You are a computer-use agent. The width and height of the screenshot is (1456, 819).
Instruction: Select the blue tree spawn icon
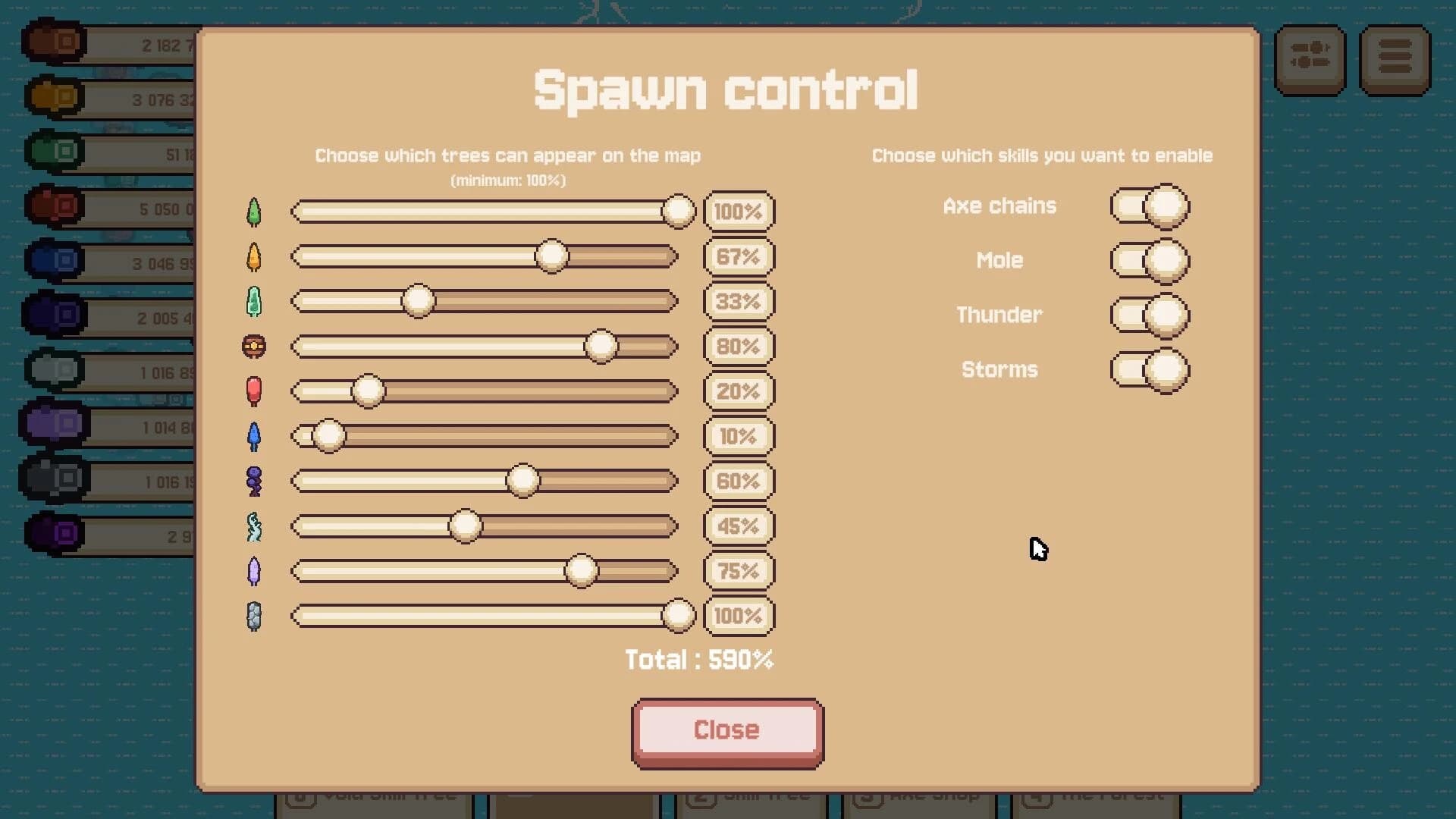[254, 436]
